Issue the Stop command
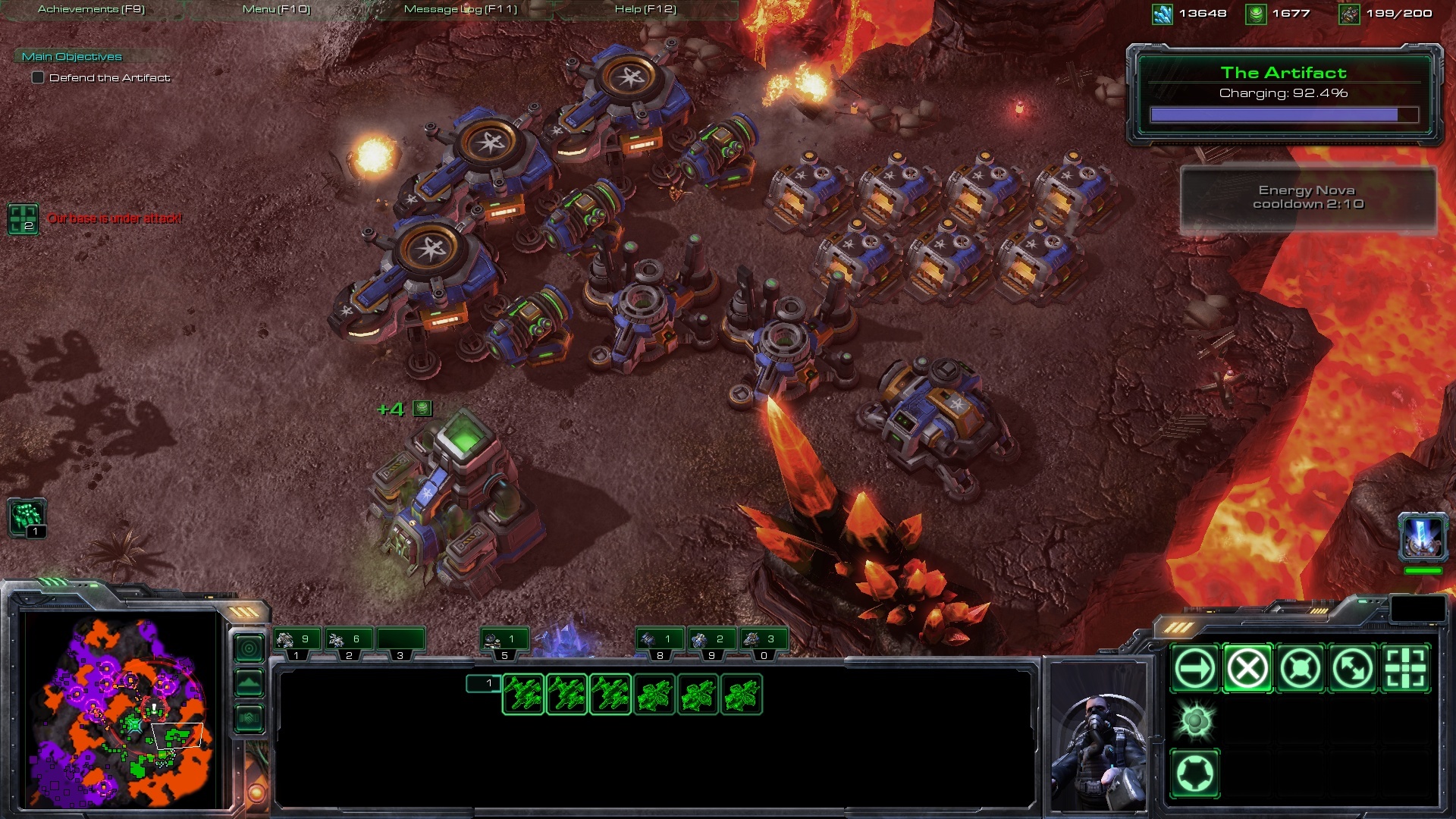This screenshot has width=1456, height=819. [1247, 669]
